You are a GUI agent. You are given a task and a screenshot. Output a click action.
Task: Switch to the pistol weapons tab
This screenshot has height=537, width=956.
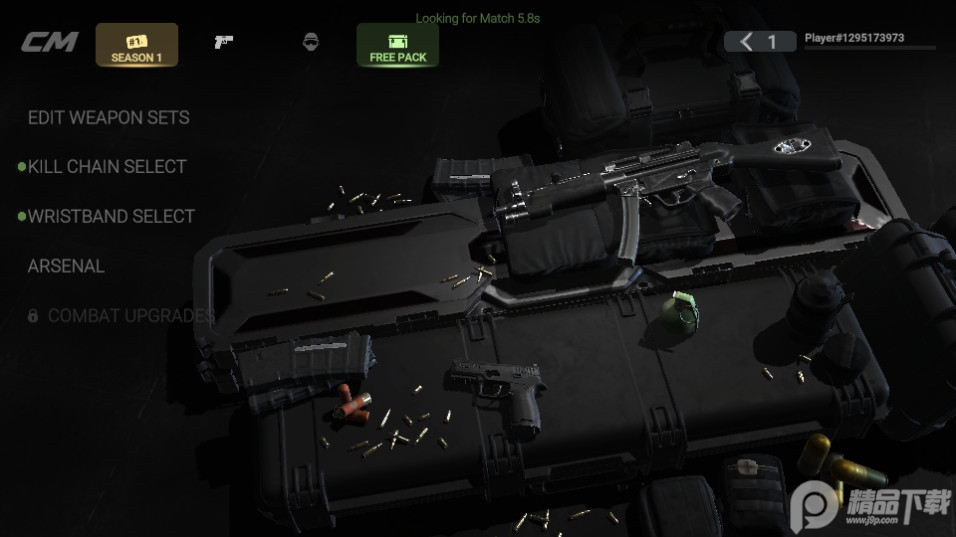point(223,42)
